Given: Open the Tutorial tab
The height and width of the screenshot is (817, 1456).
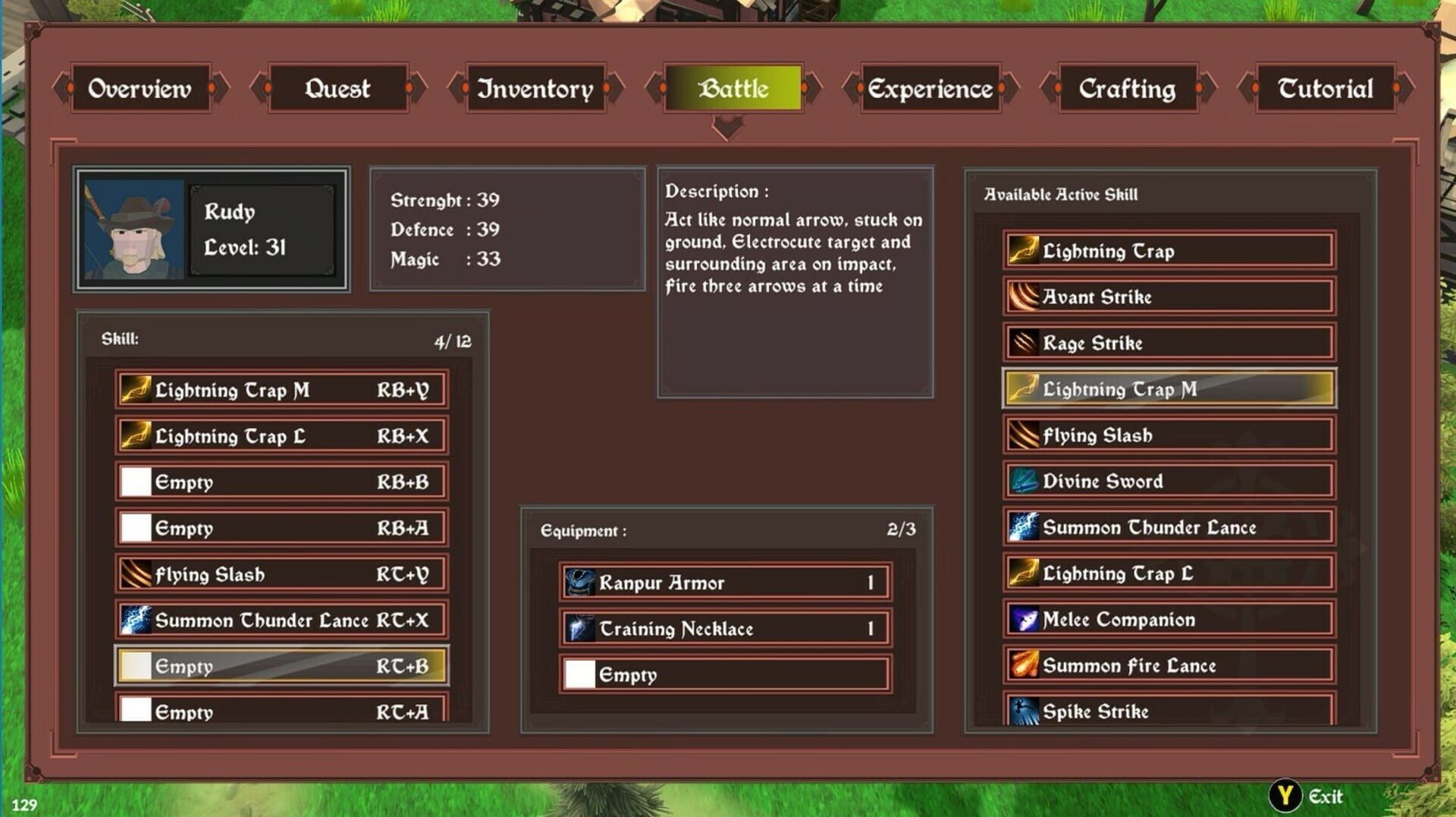Looking at the screenshot, I should (x=1325, y=89).
